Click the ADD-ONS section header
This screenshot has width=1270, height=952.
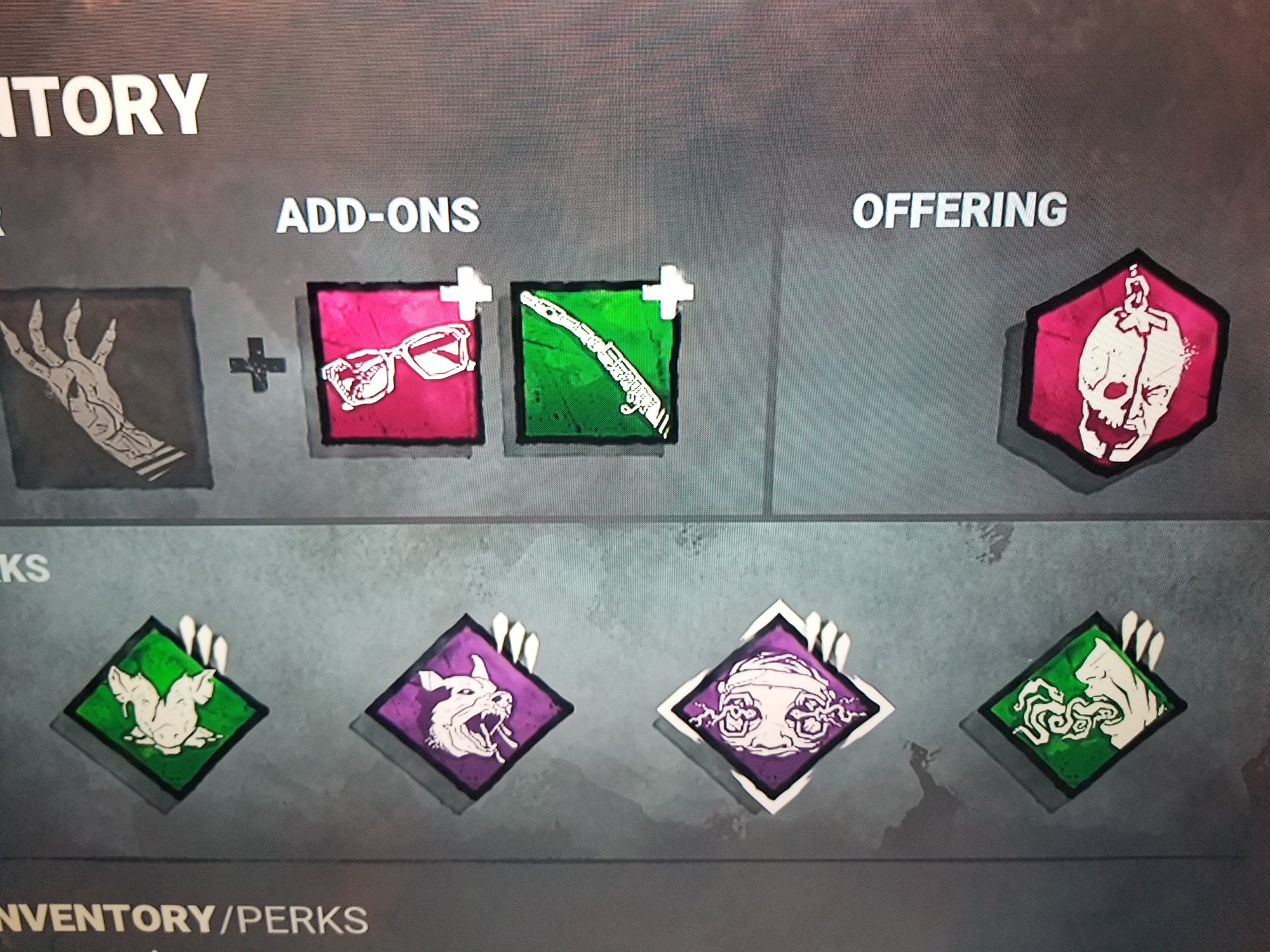(x=378, y=216)
